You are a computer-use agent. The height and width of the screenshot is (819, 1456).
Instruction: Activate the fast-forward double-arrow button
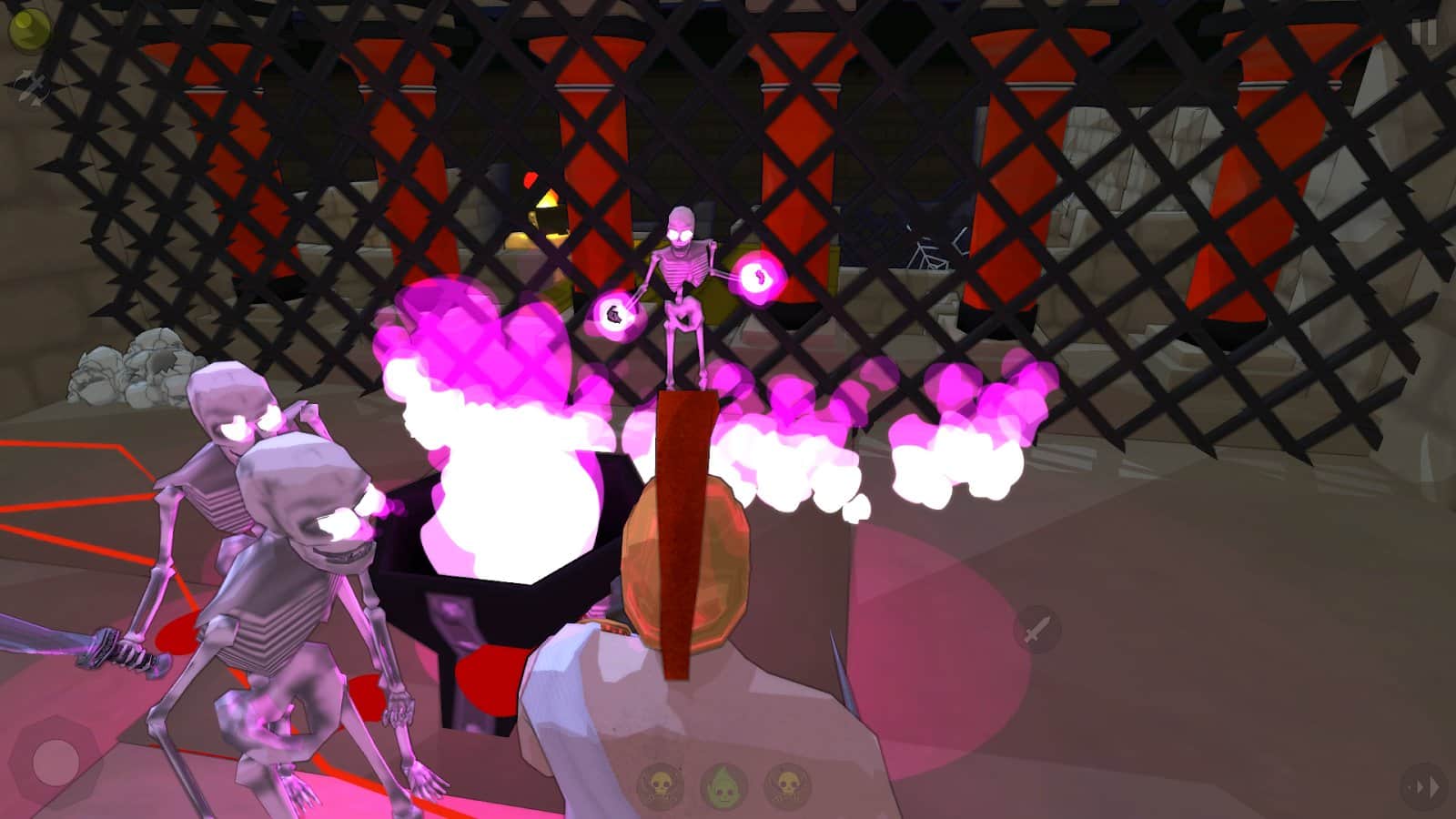pyautogui.click(x=1422, y=787)
